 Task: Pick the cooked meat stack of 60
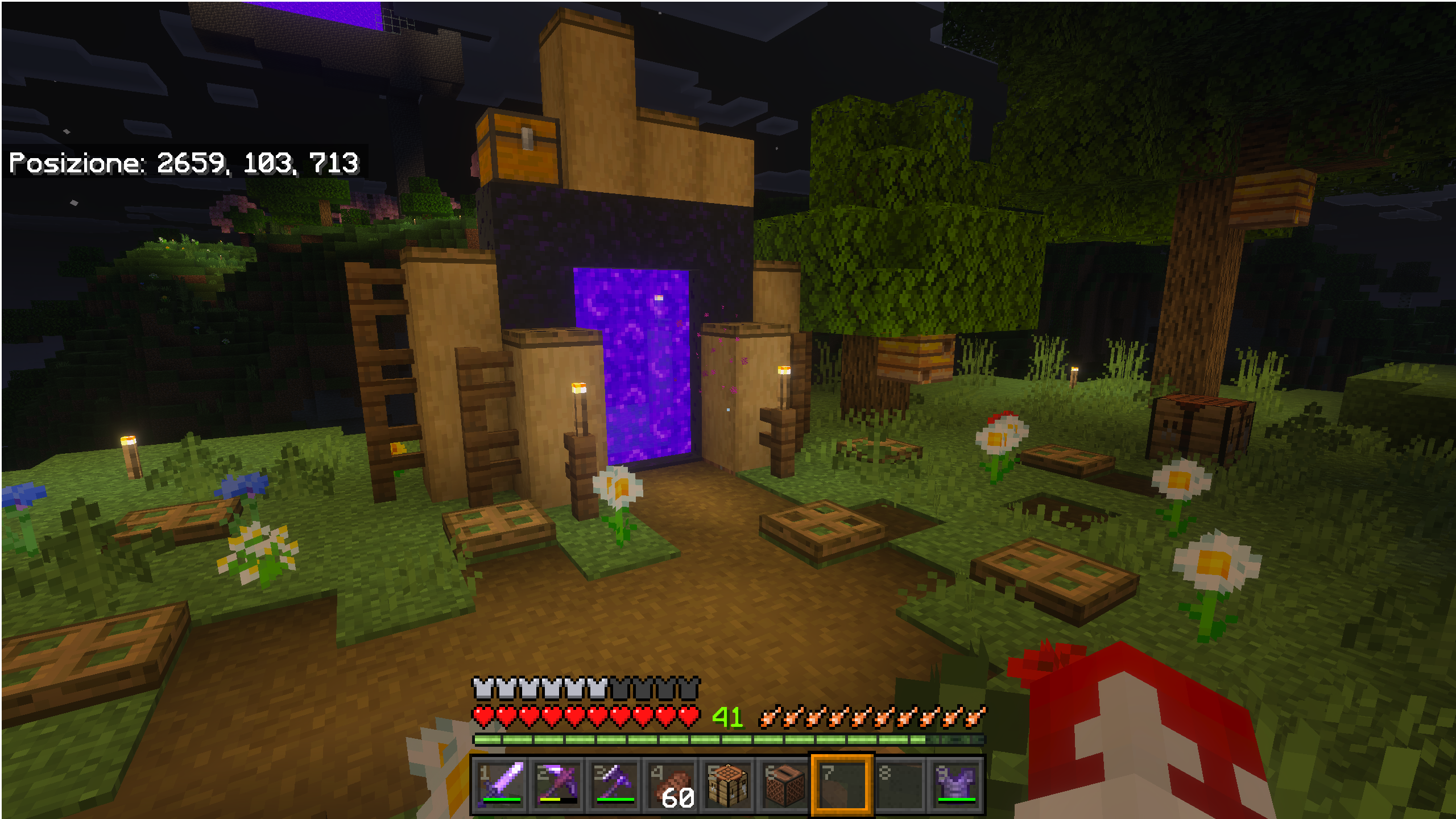[x=672, y=785]
